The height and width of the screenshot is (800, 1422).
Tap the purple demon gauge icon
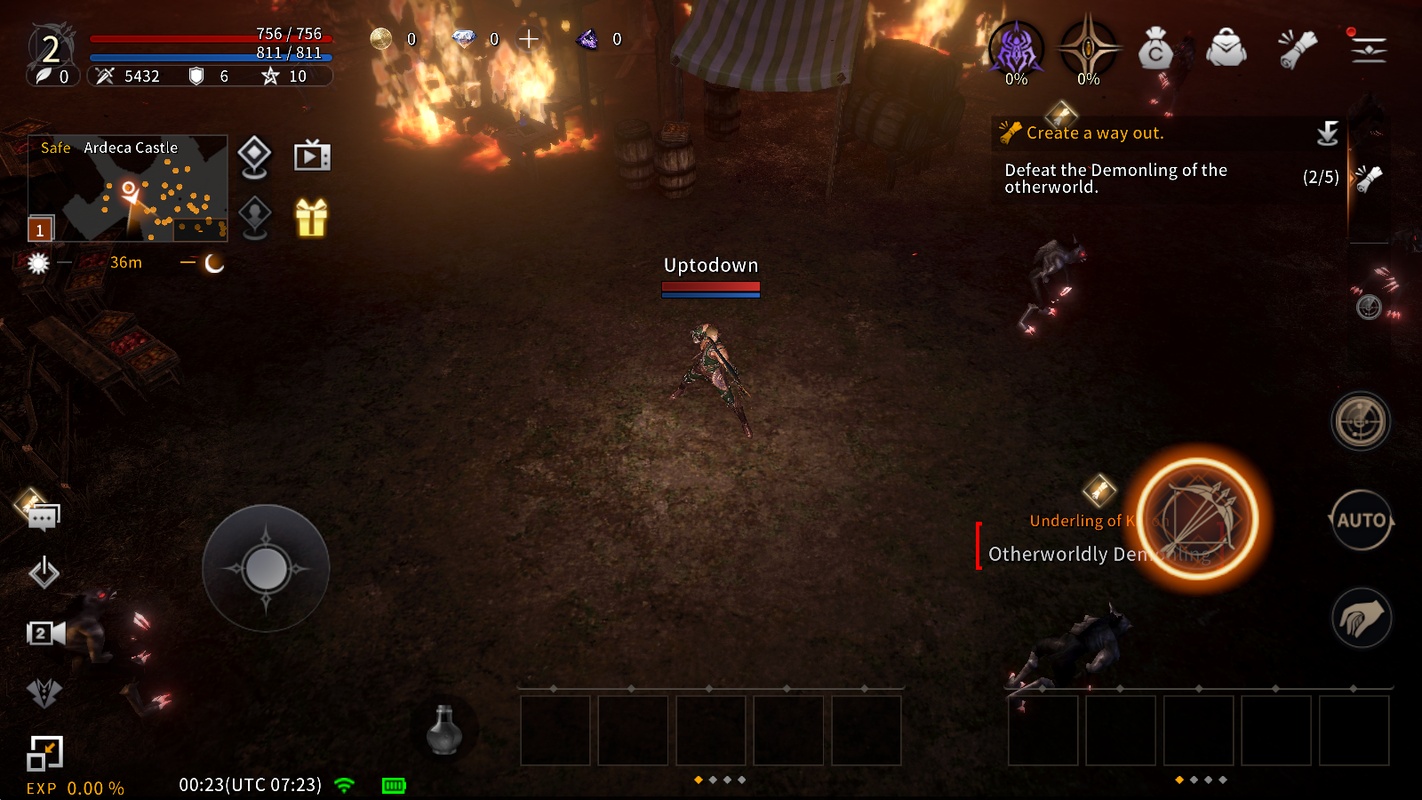[x=1016, y=47]
